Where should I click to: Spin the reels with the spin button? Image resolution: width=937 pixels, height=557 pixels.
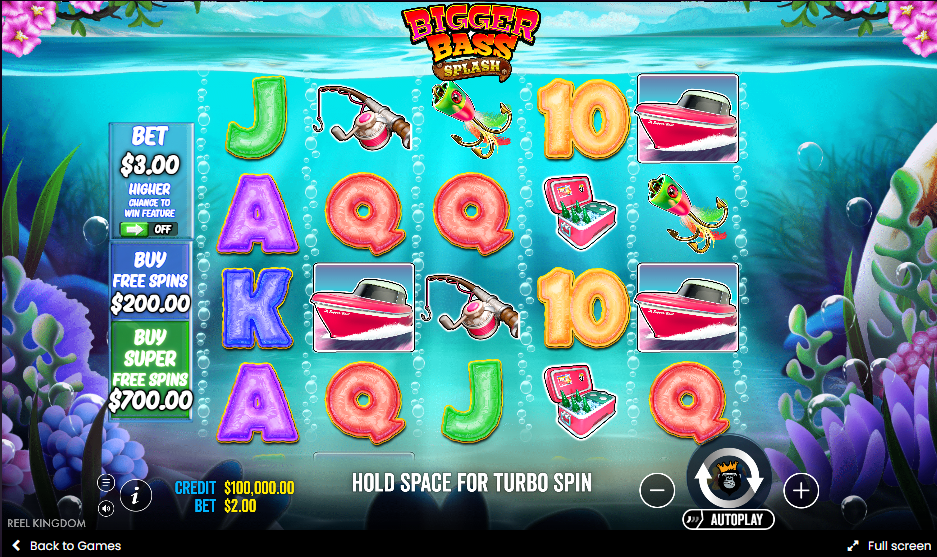(x=729, y=481)
